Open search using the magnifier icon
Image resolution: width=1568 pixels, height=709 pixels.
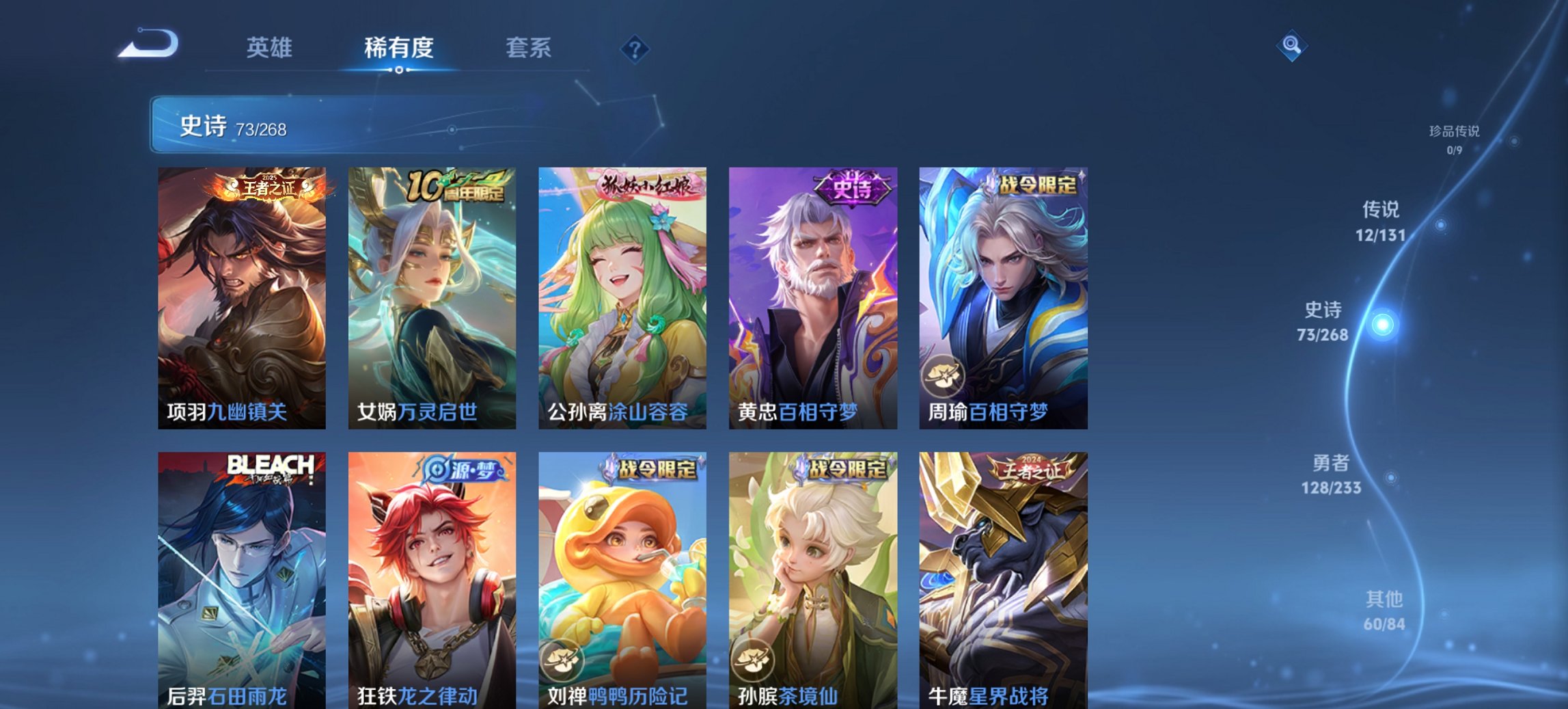[1291, 46]
